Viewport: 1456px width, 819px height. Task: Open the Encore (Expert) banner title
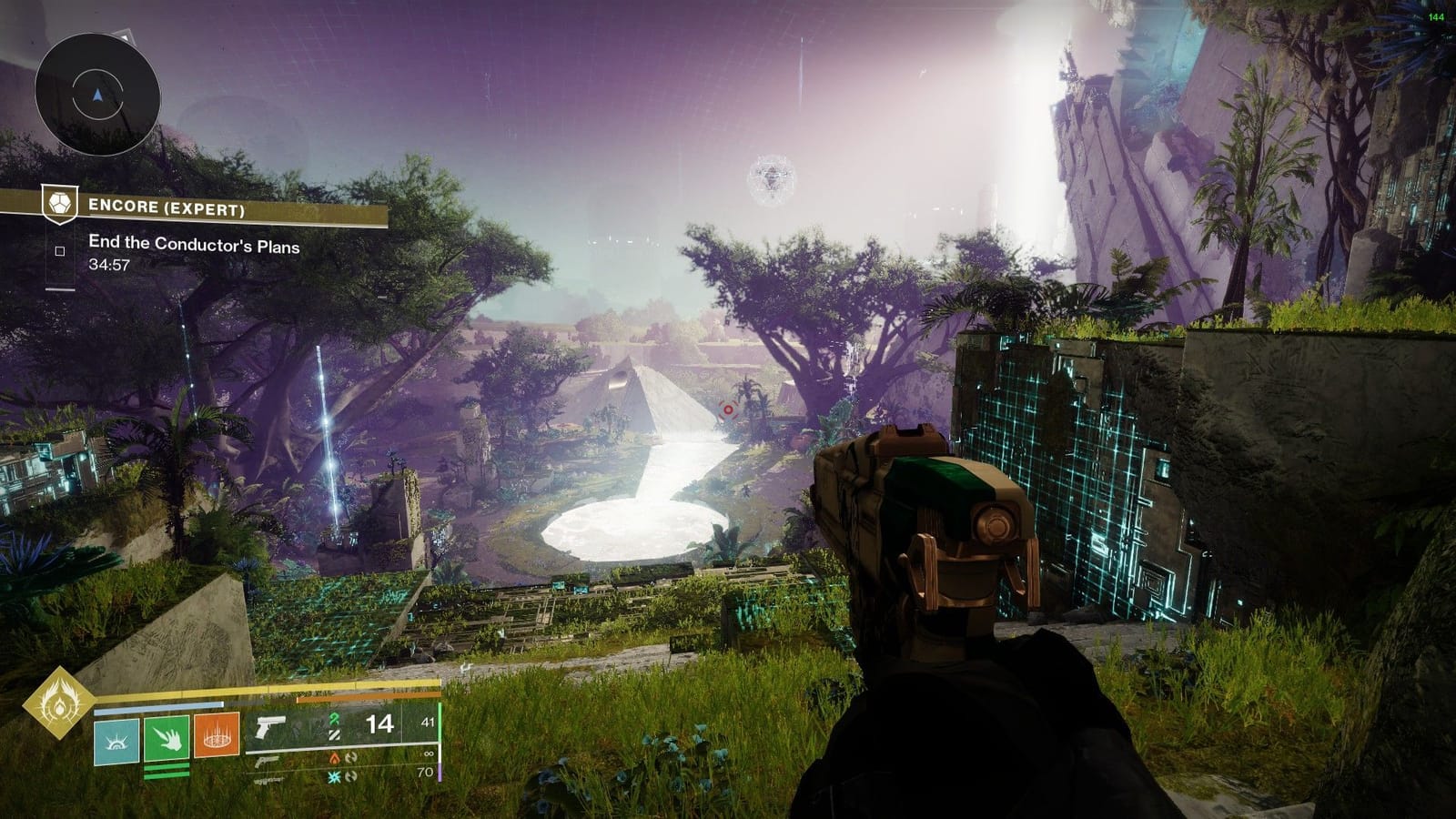pos(168,207)
